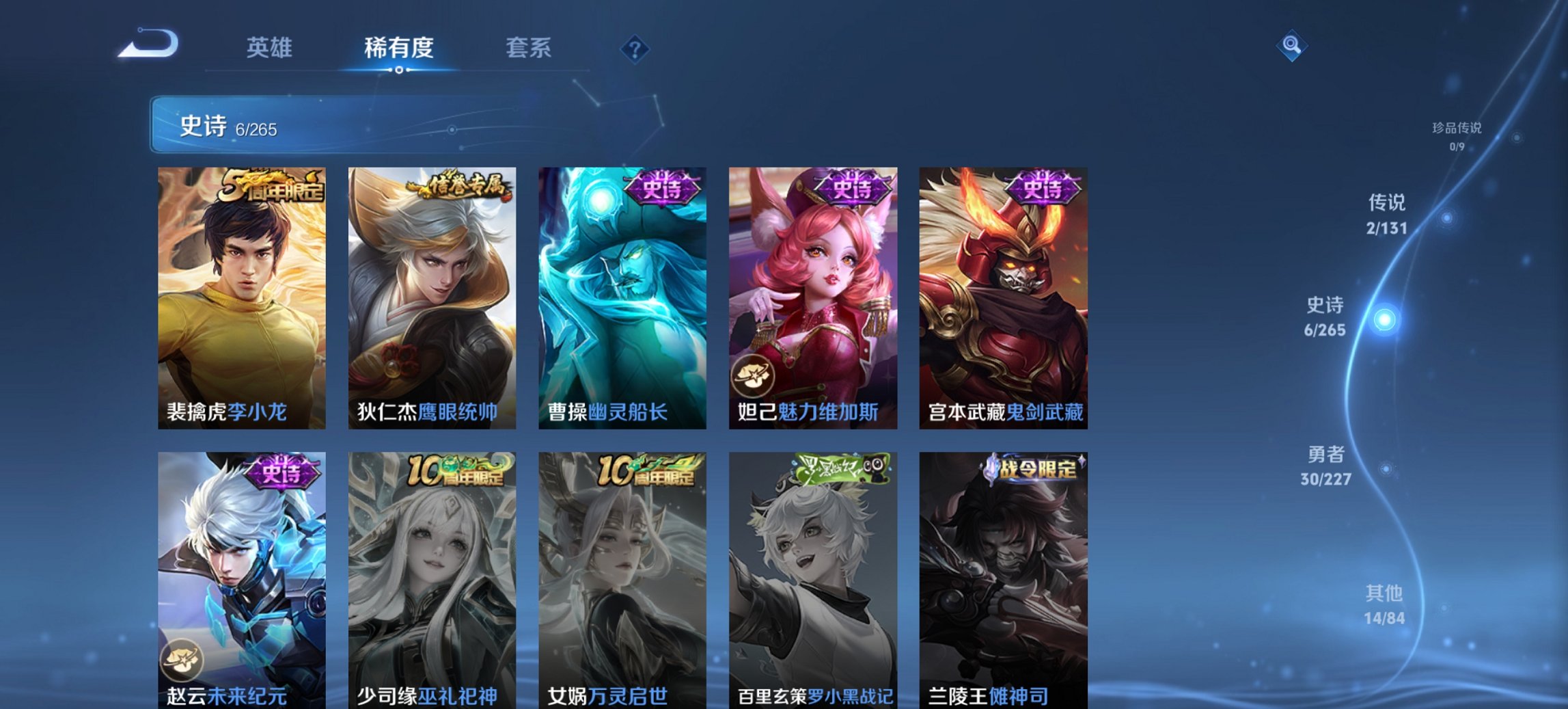The height and width of the screenshot is (709, 1568).
Task: Switch to the 英雄 tab
Action: [271, 48]
